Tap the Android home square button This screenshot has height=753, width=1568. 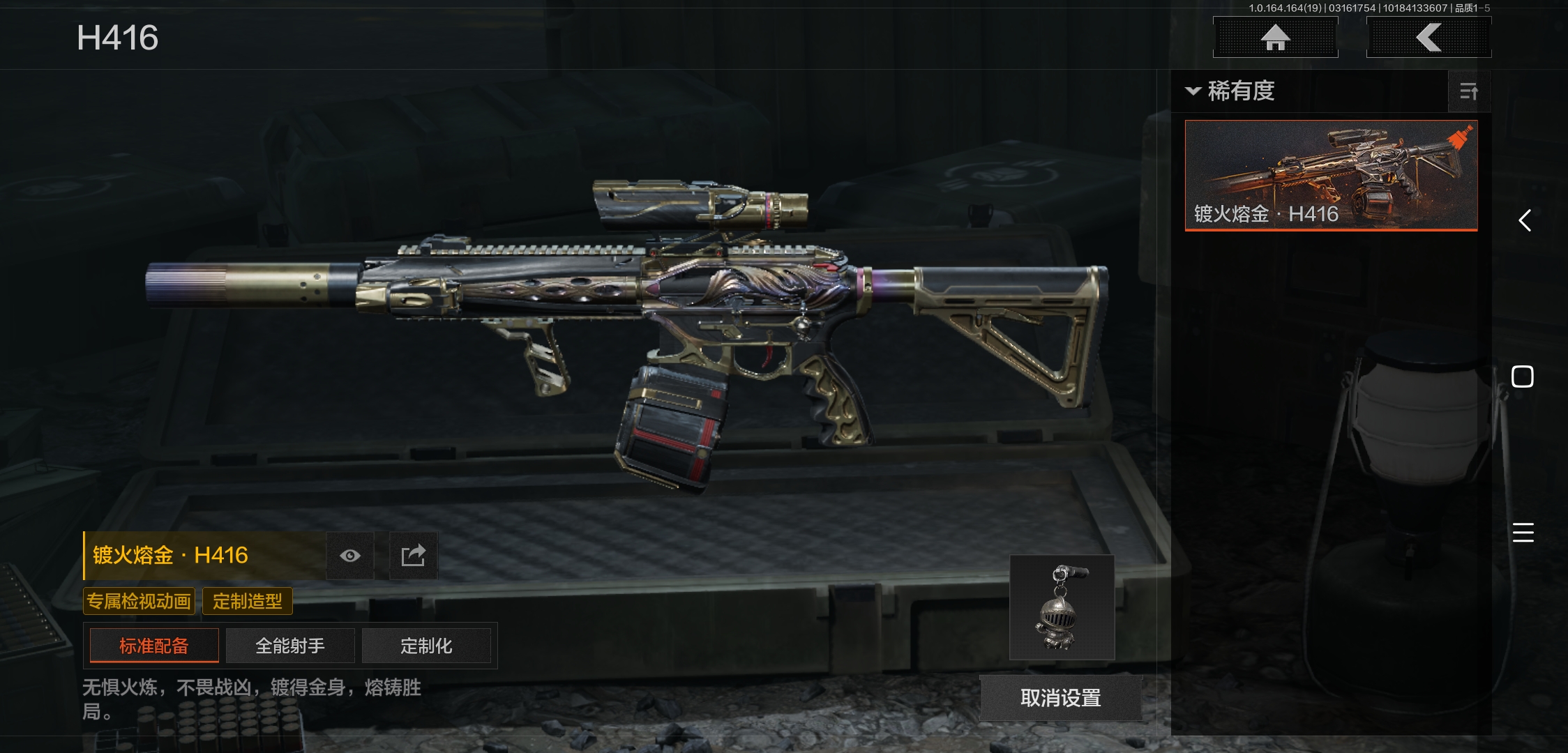(x=1522, y=376)
